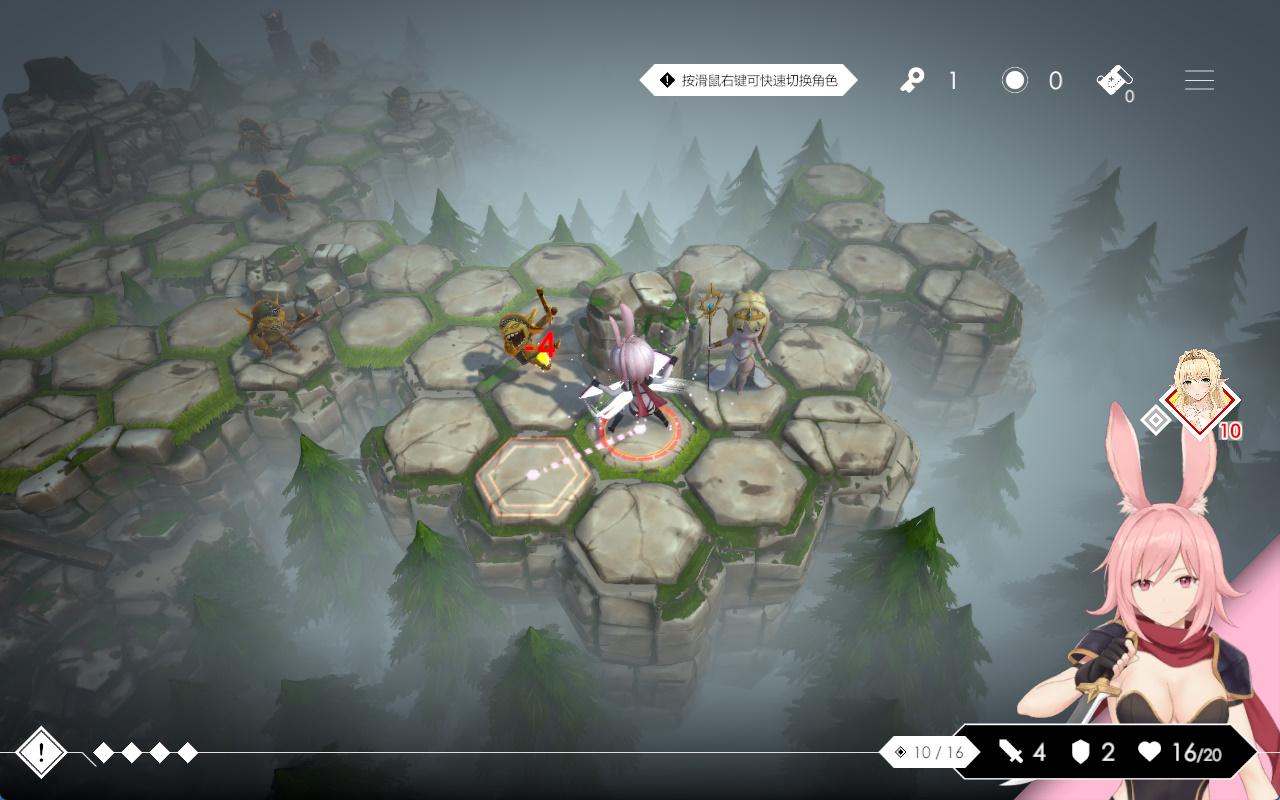Click the ticket item icon
The image size is (1280, 800).
(x=1114, y=81)
